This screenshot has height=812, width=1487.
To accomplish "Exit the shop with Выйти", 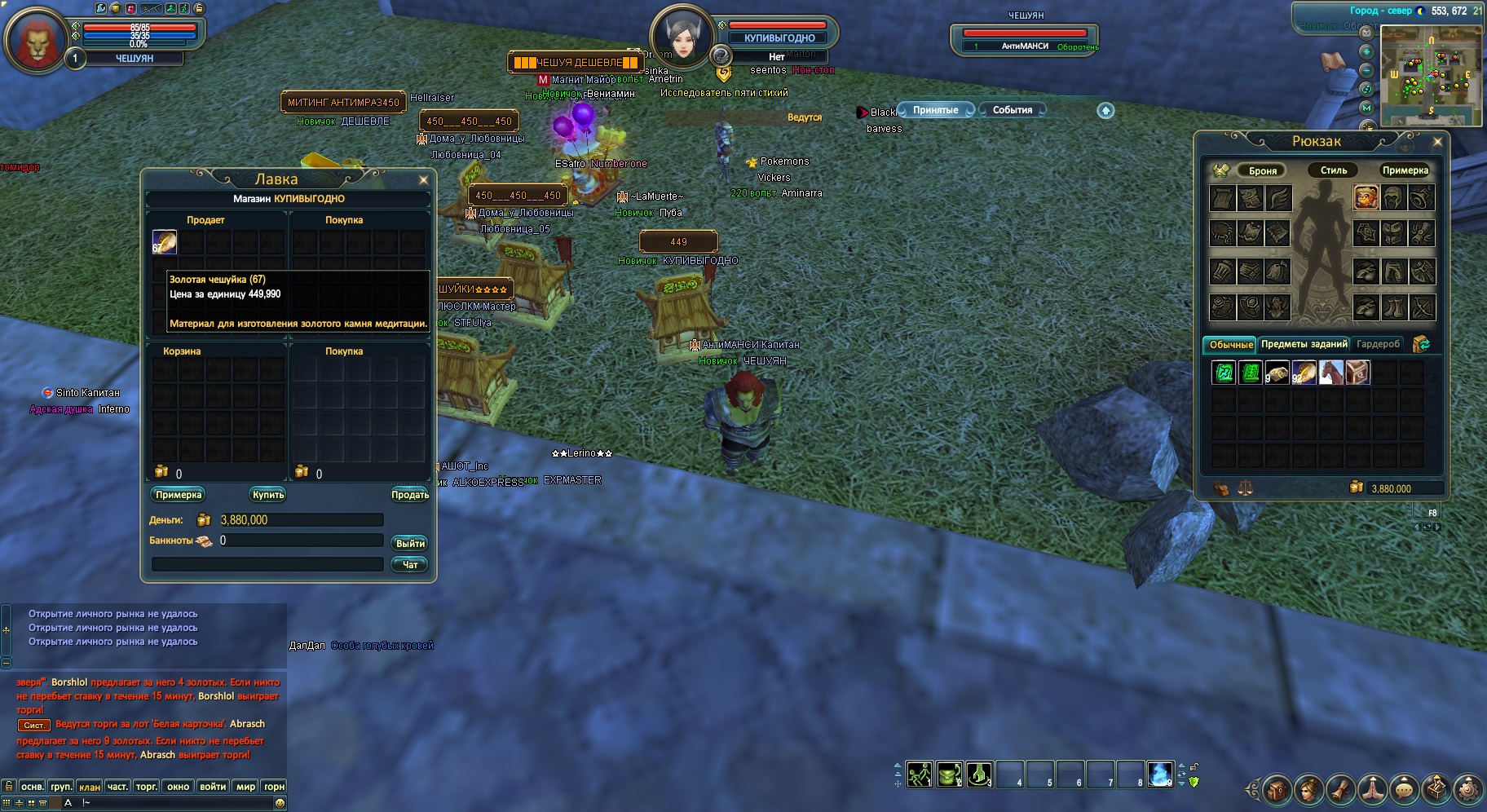I will coord(409,544).
